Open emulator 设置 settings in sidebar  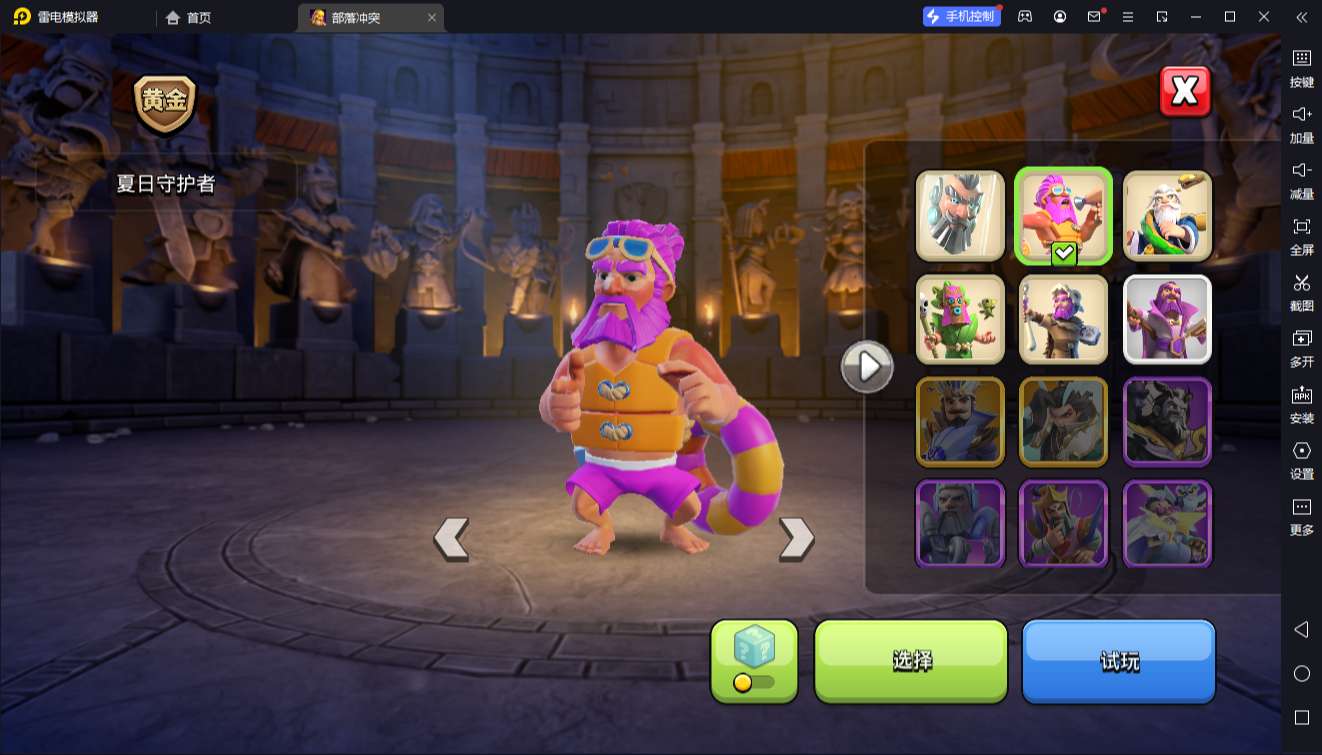click(1301, 460)
